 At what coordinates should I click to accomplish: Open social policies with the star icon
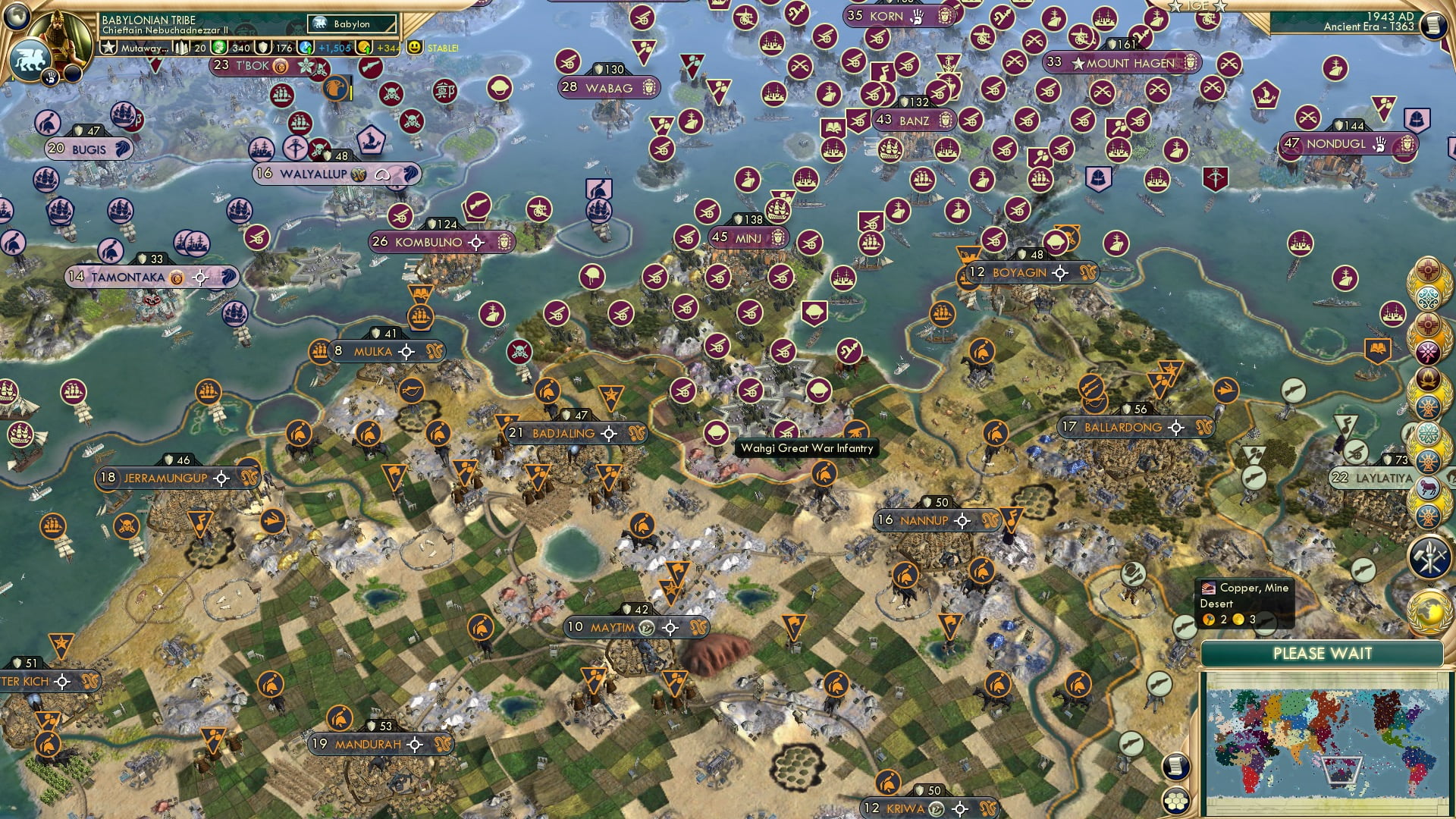[109, 45]
